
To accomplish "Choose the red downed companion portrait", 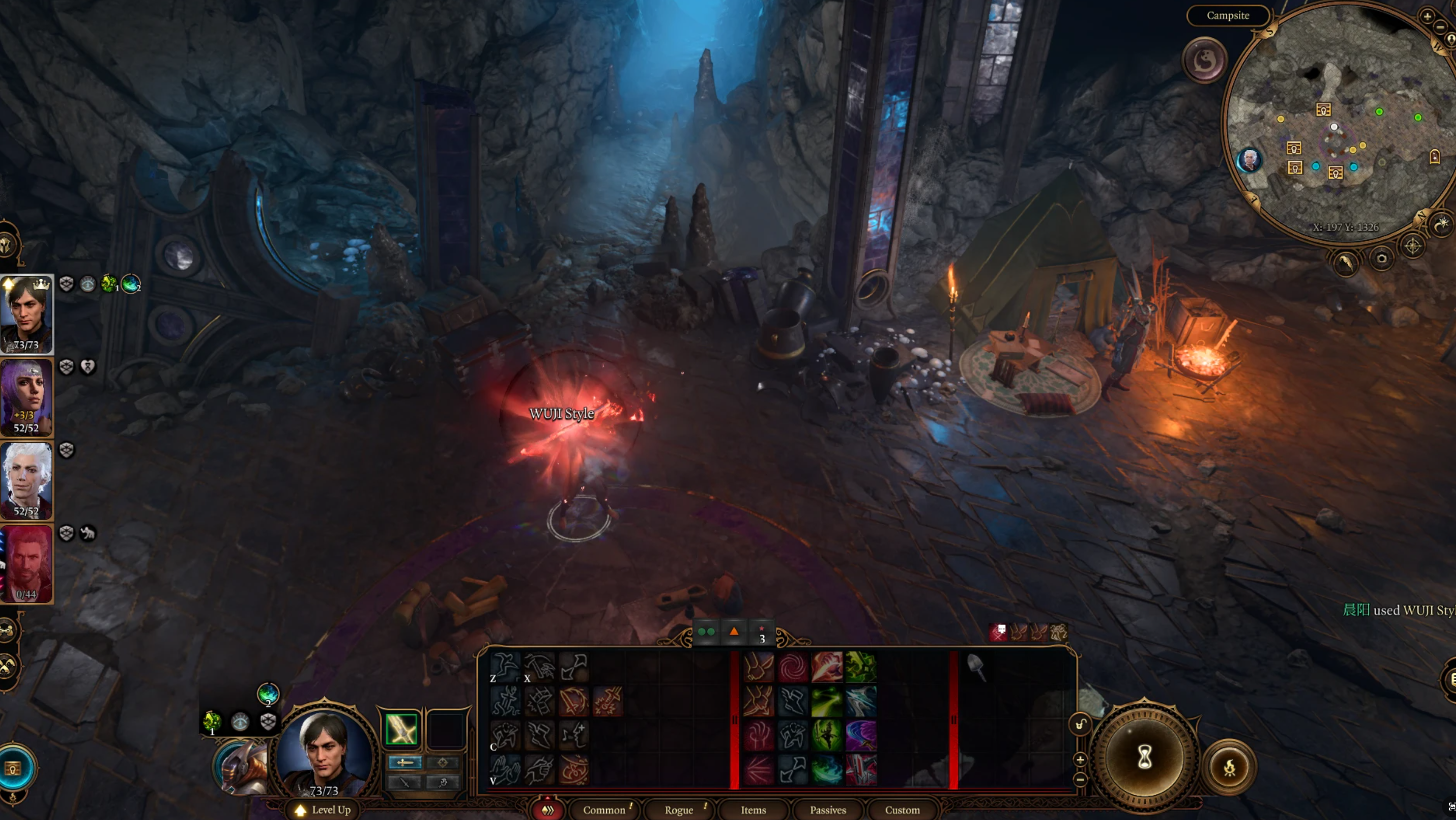I will pos(26,563).
